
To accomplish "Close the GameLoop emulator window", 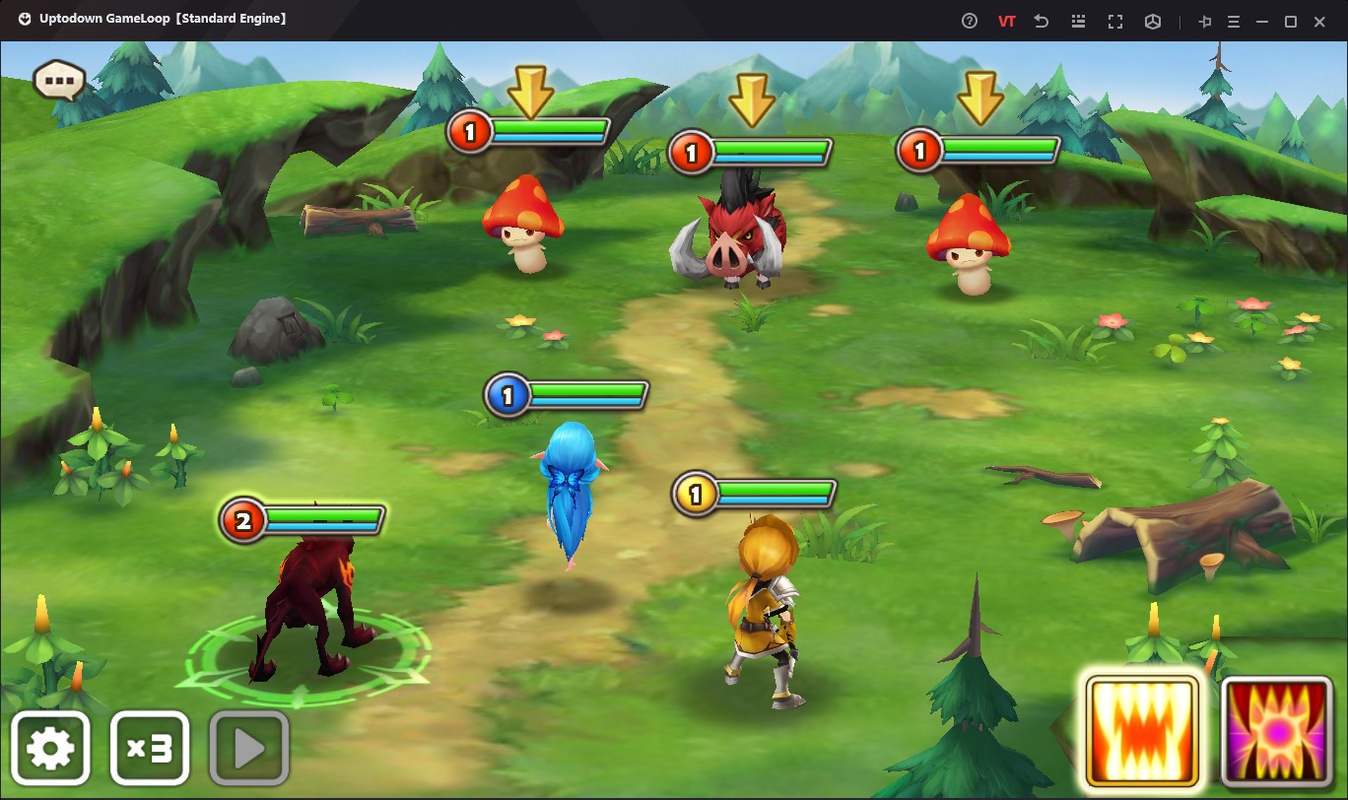I will (x=1319, y=21).
